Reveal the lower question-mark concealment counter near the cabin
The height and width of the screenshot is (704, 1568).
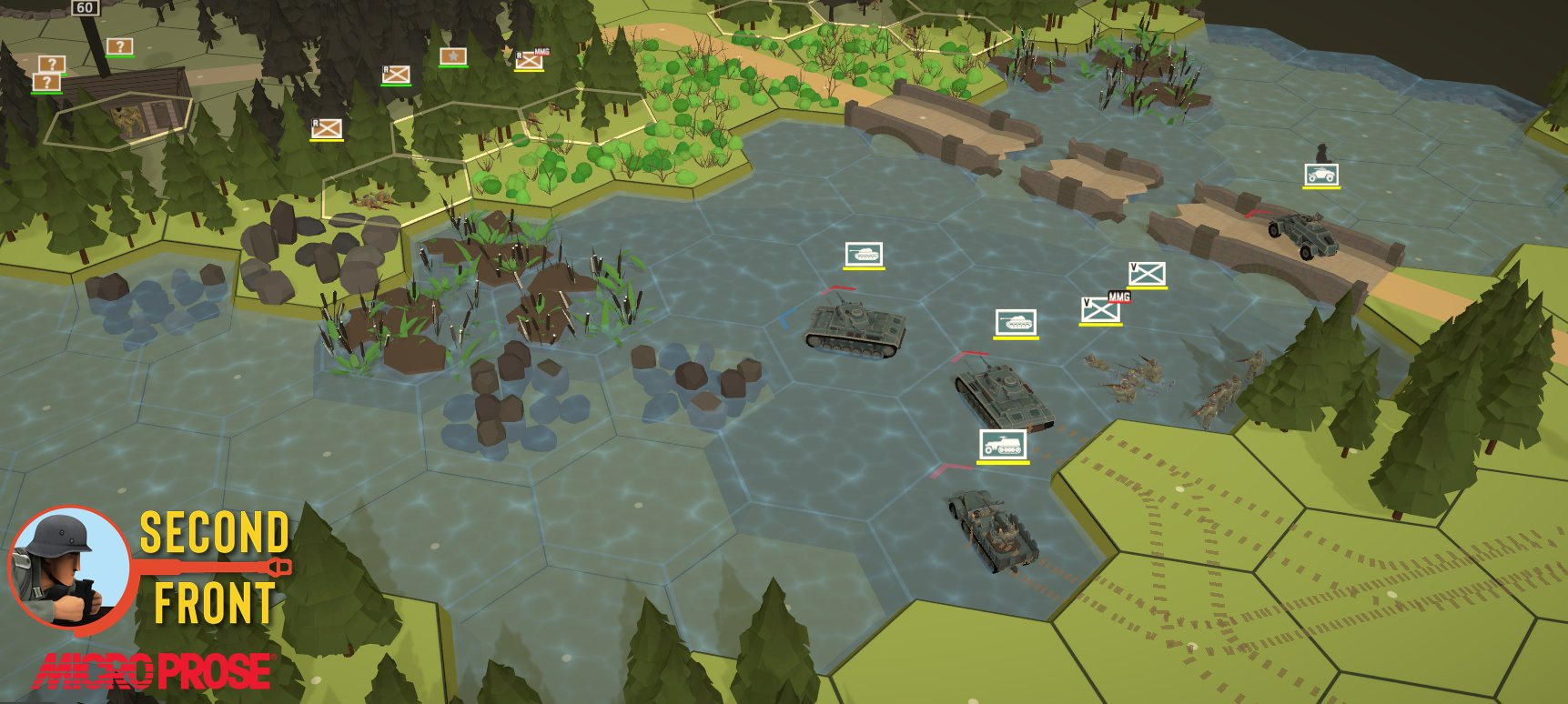pyautogui.click(x=46, y=82)
